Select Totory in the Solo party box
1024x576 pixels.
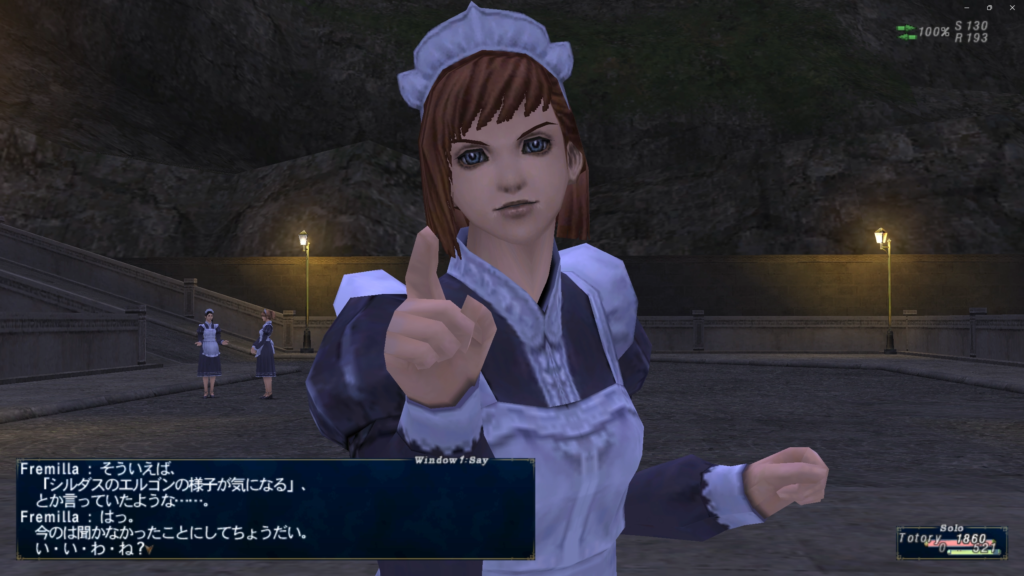pos(920,538)
